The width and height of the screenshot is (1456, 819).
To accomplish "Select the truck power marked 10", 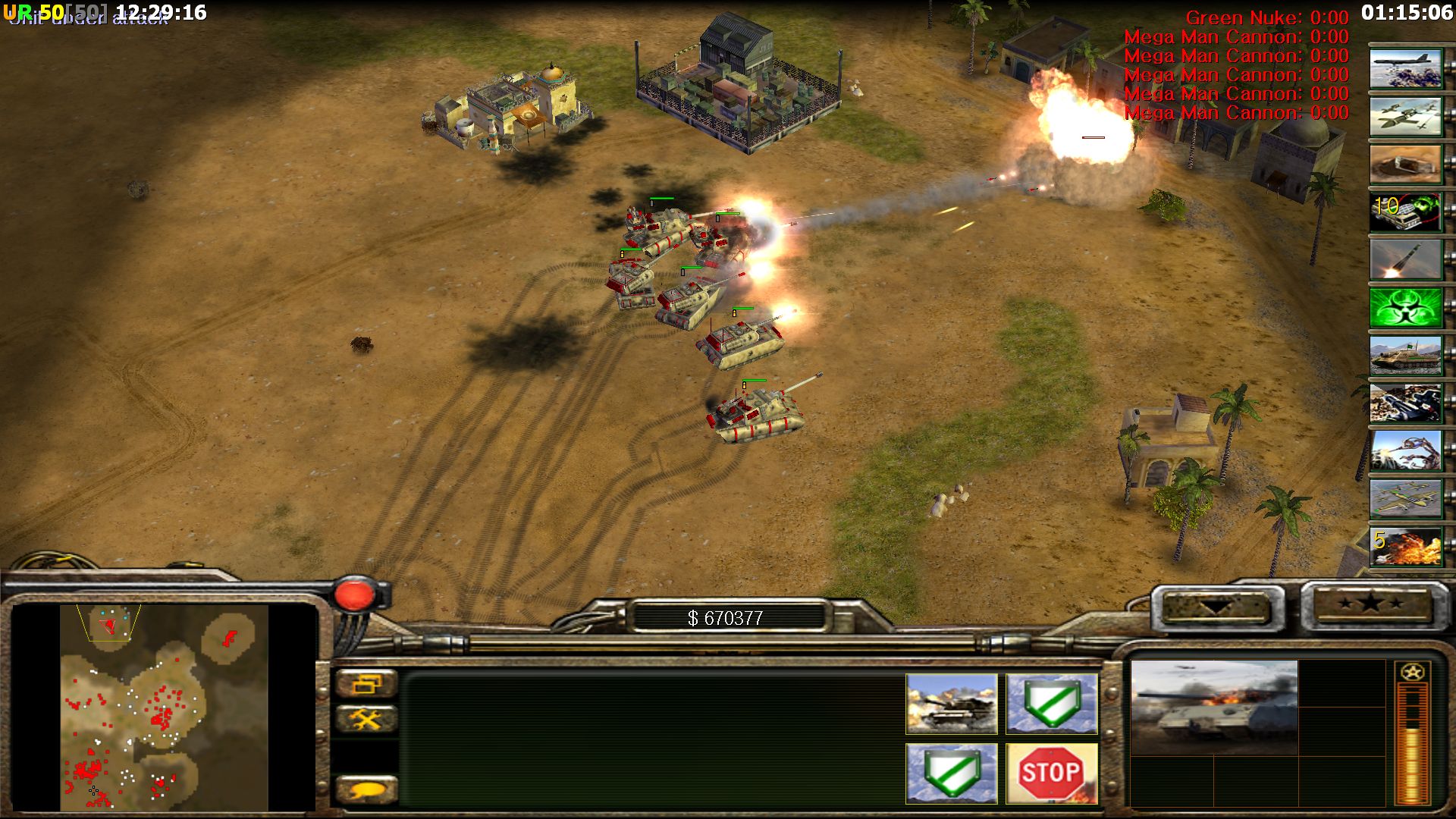I will [1405, 212].
